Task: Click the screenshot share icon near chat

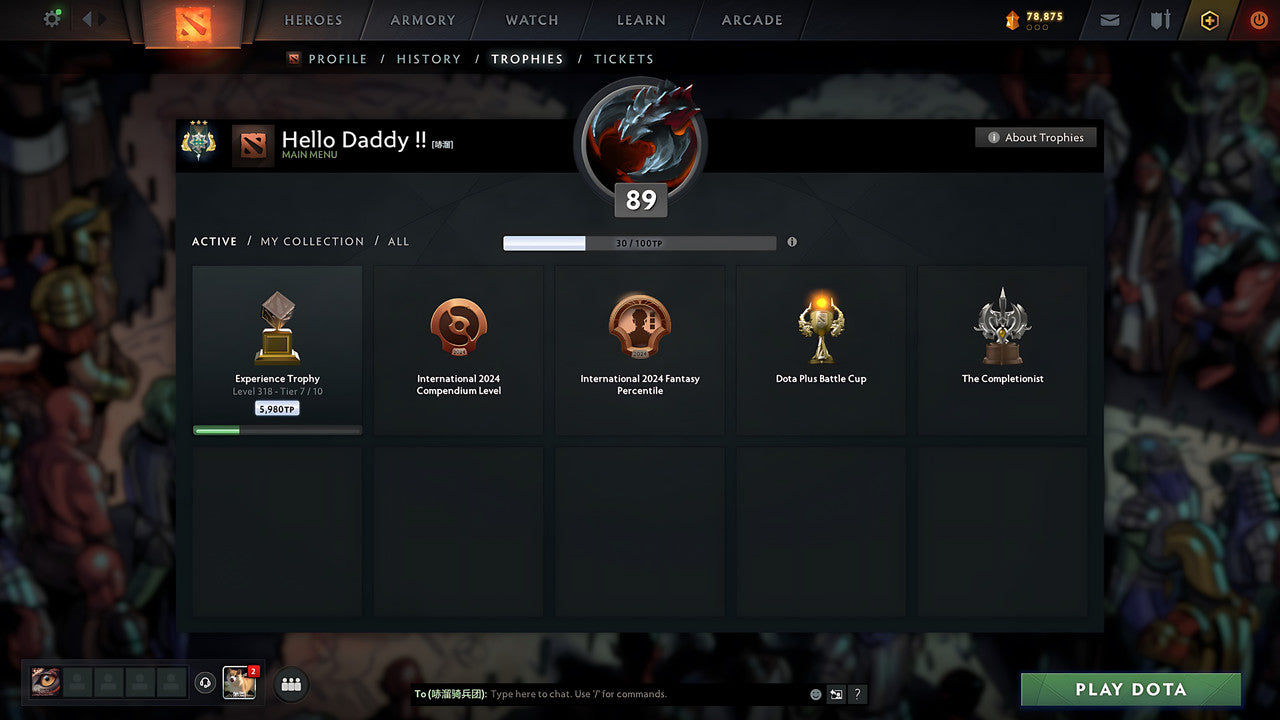Action: pyautogui.click(x=836, y=693)
